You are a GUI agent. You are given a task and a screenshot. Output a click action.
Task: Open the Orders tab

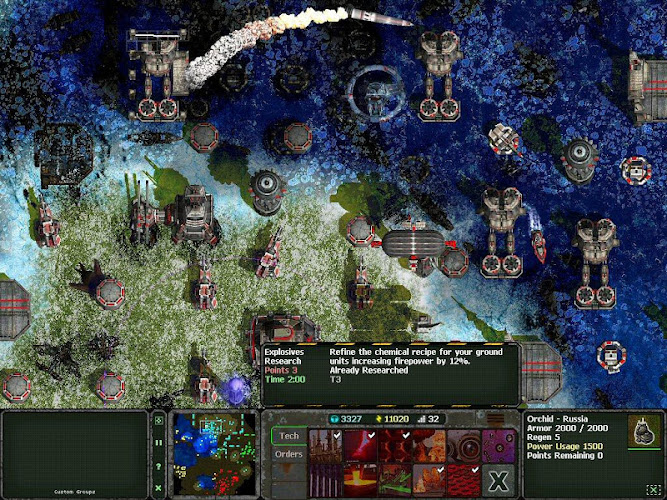289,454
